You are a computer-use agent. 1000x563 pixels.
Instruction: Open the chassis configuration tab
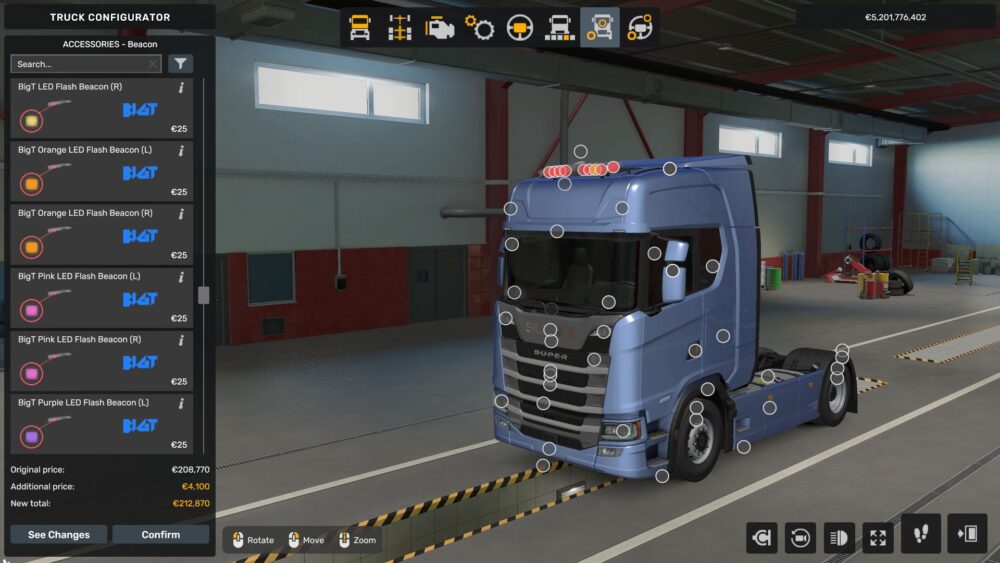tap(400, 28)
